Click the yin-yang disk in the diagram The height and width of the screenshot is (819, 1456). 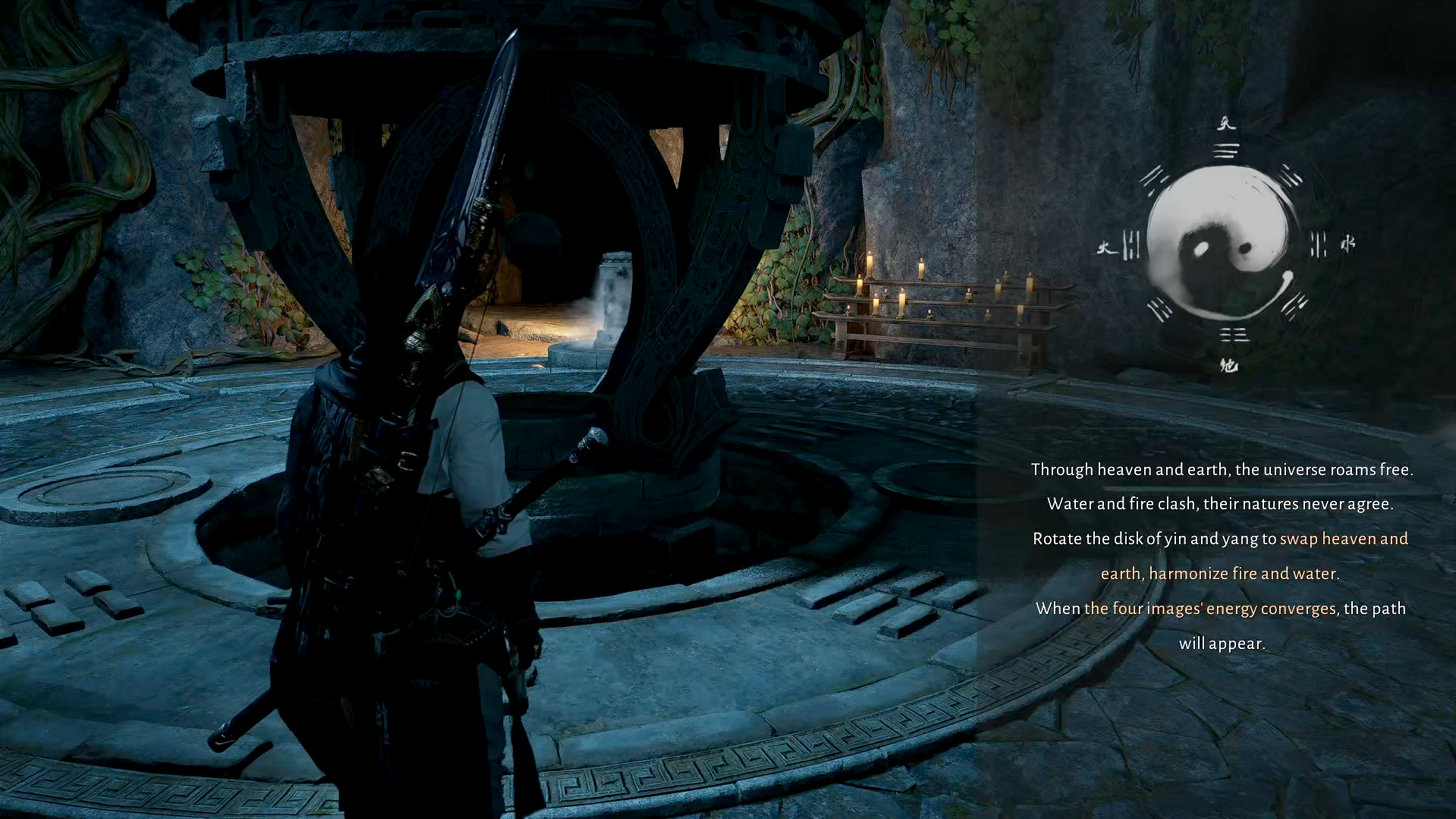pos(1219,243)
